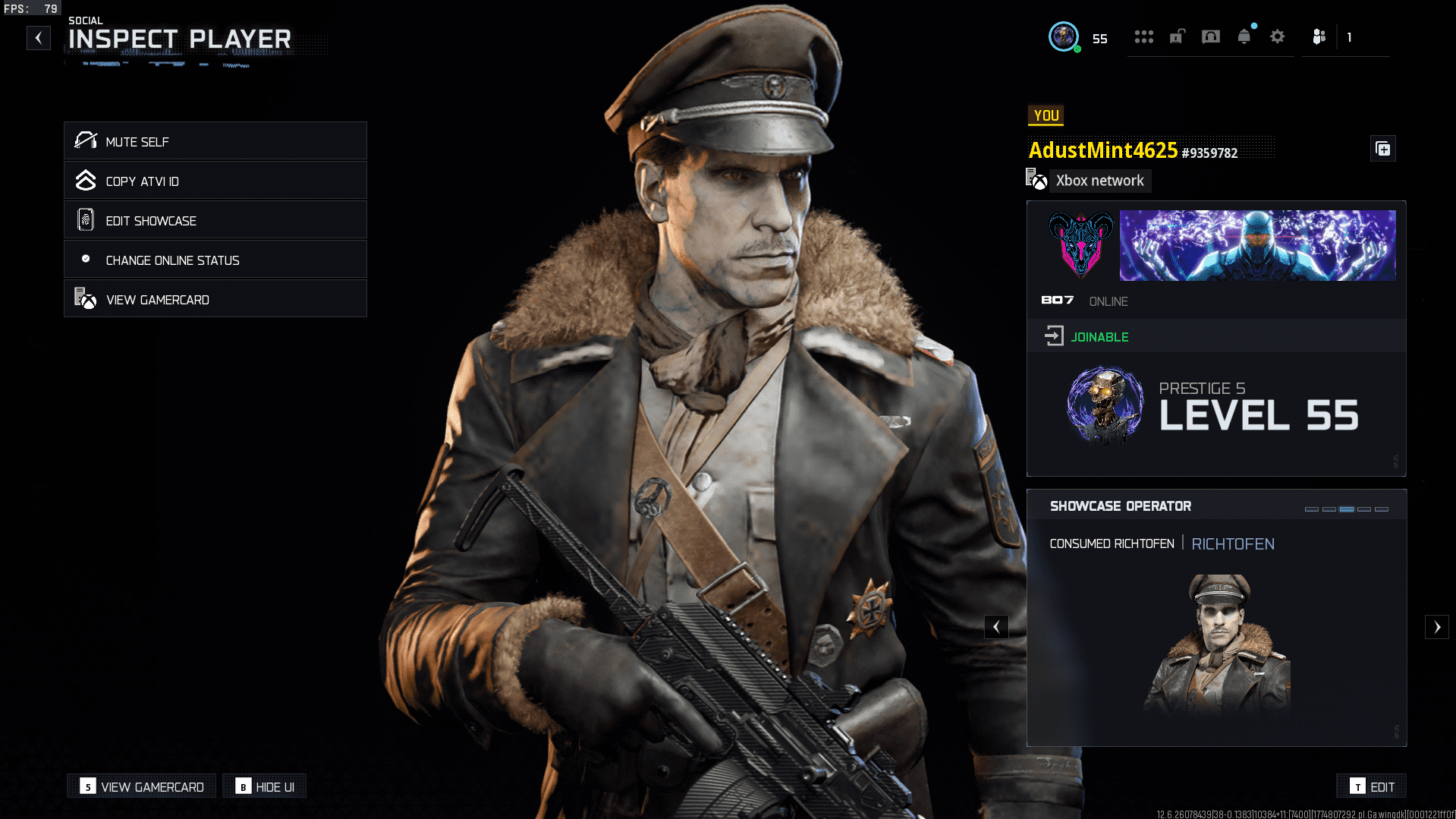Toggle Hide UI with option B
Screen dimensions: 1456x819
264,786
